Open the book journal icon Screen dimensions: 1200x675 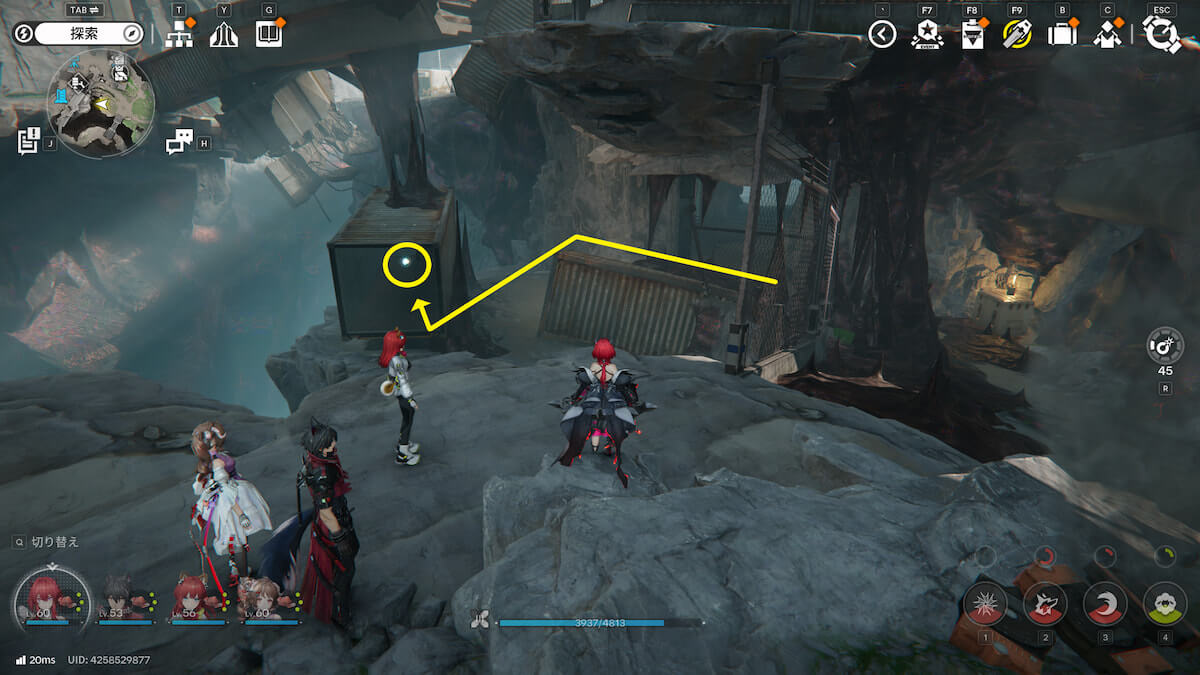pos(268,35)
